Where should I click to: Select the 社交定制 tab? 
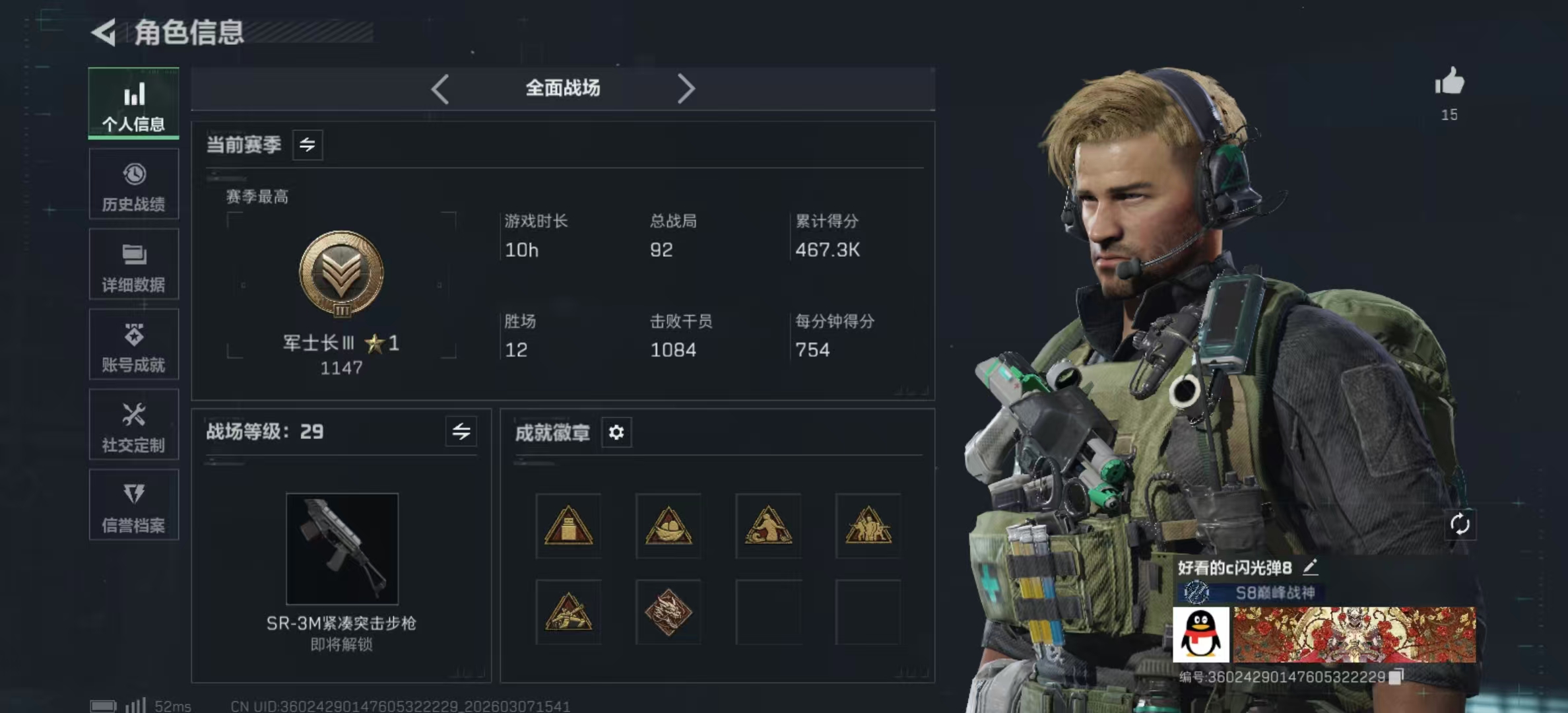[x=133, y=425]
